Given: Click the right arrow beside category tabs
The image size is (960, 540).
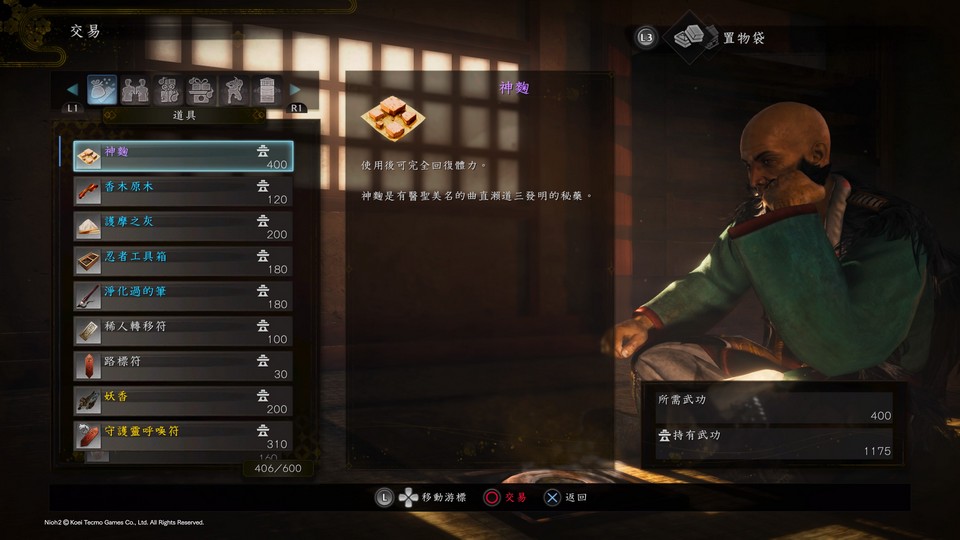Looking at the screenshot, I should click(x=295, y=90).
